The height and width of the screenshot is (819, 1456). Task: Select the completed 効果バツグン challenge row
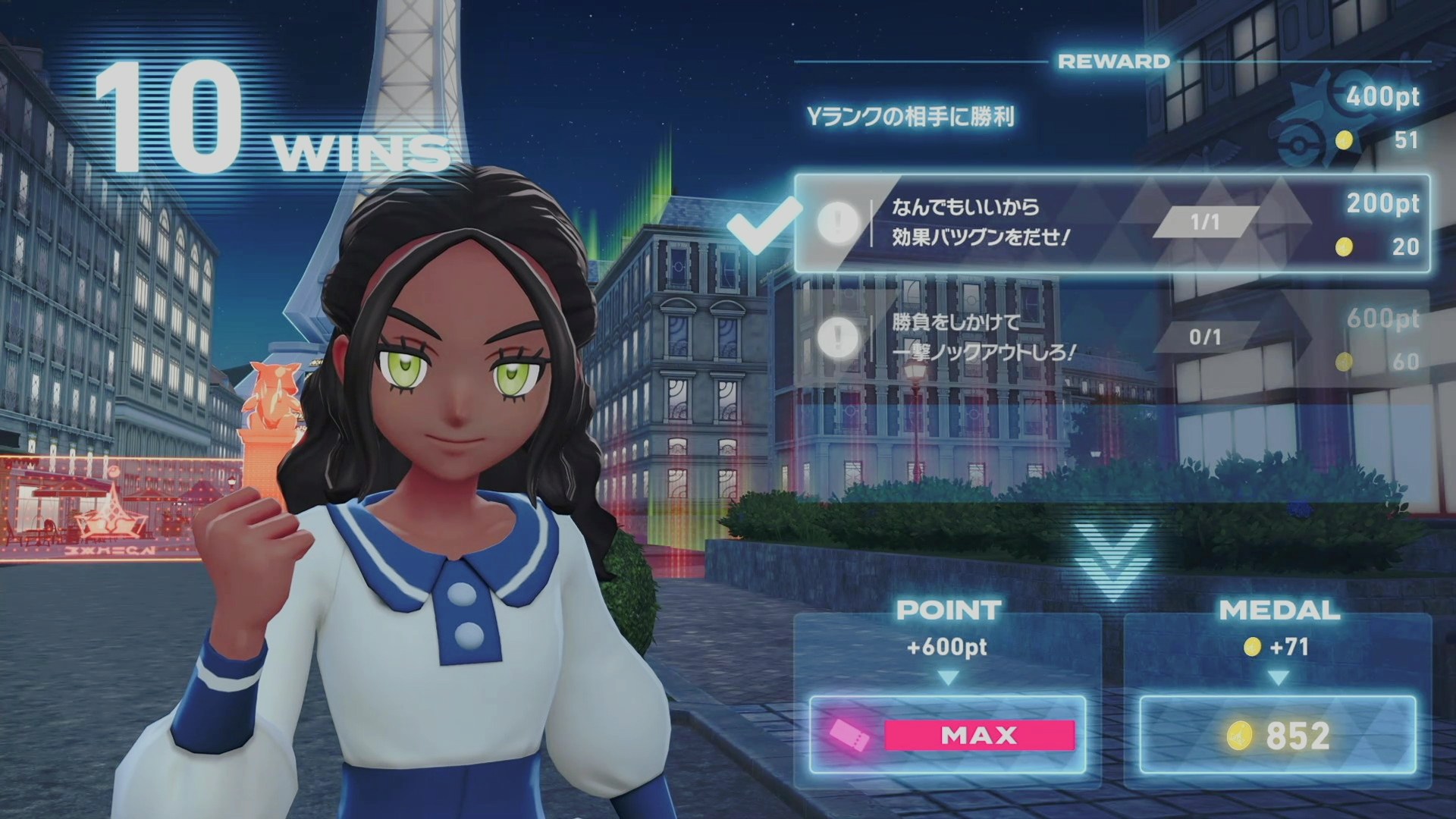[1111, 223]
